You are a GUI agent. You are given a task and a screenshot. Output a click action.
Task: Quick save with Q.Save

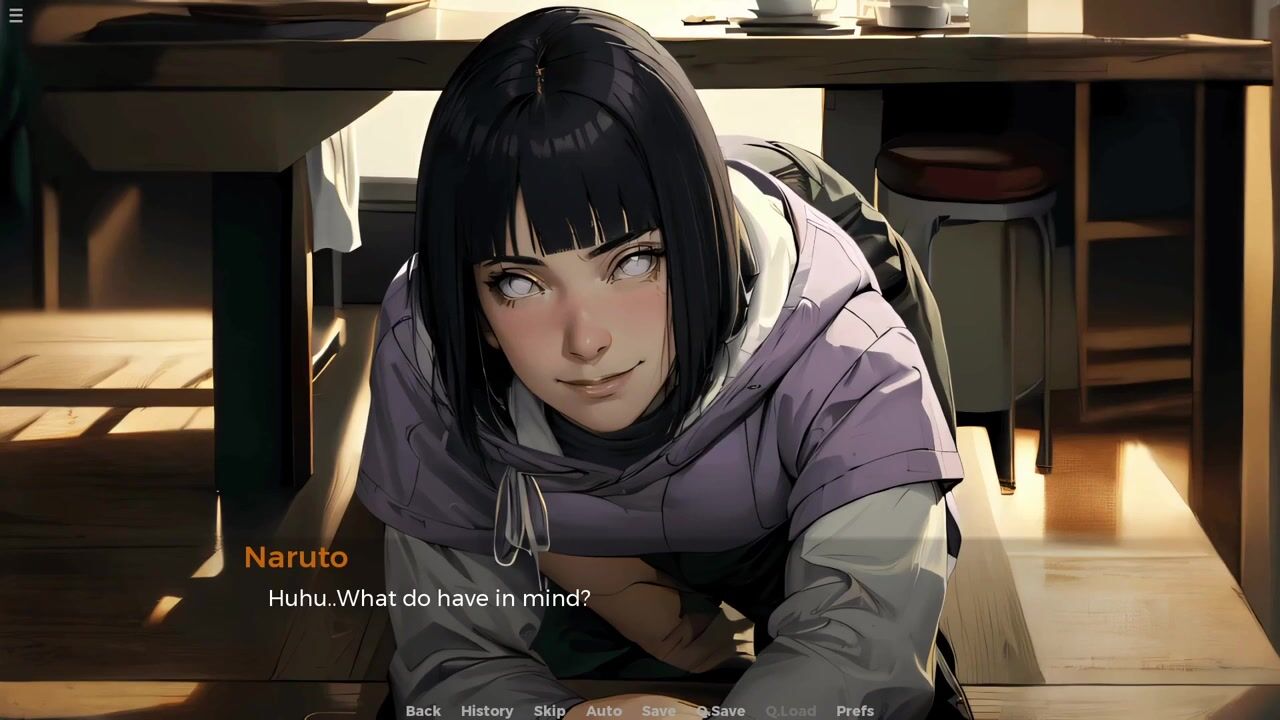(x=721, y=711)
